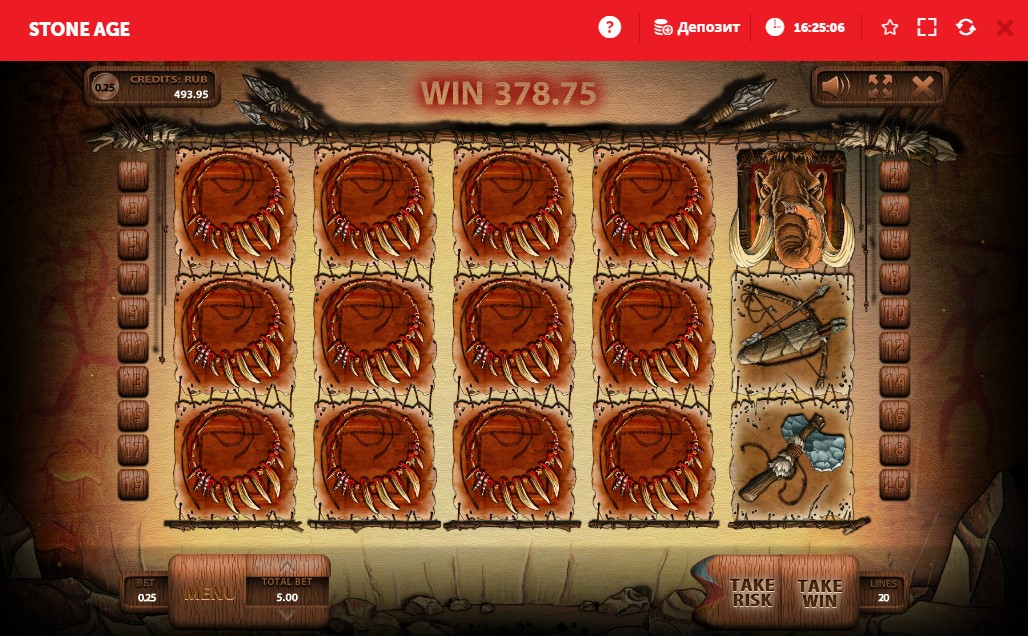Screen dimensions: 1028x636
Task: Reload the game with the refresh icon
Action: tap(966, 27)
